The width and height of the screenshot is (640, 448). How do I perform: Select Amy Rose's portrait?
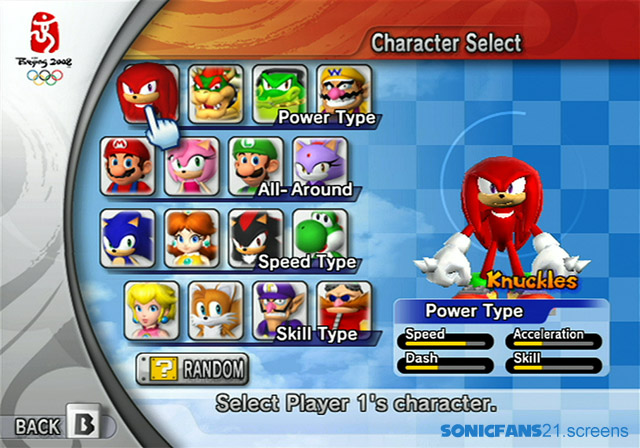click(191, 165)
